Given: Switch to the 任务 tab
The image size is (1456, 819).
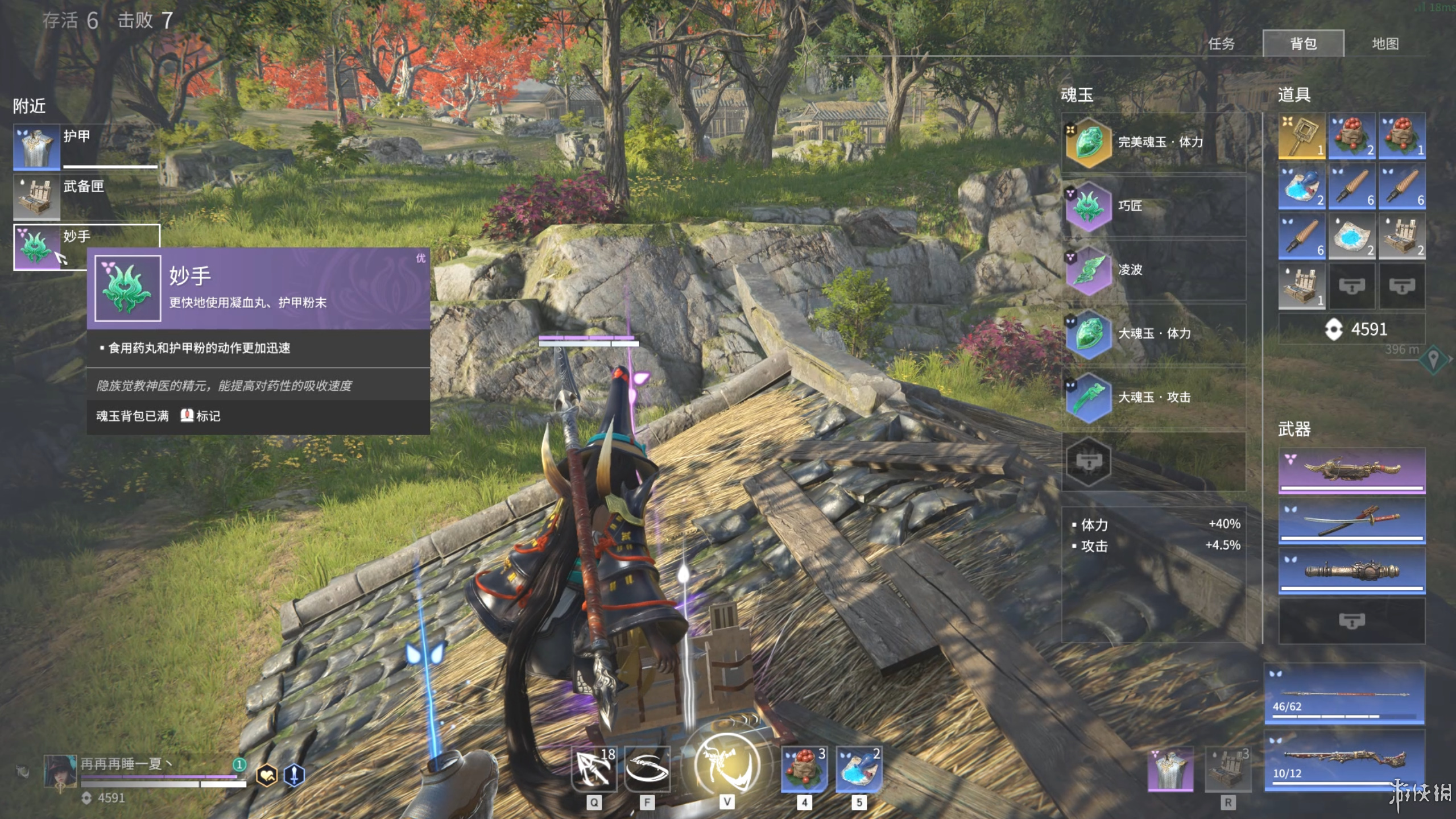Looking at the screenshot, I should 1221,44.
